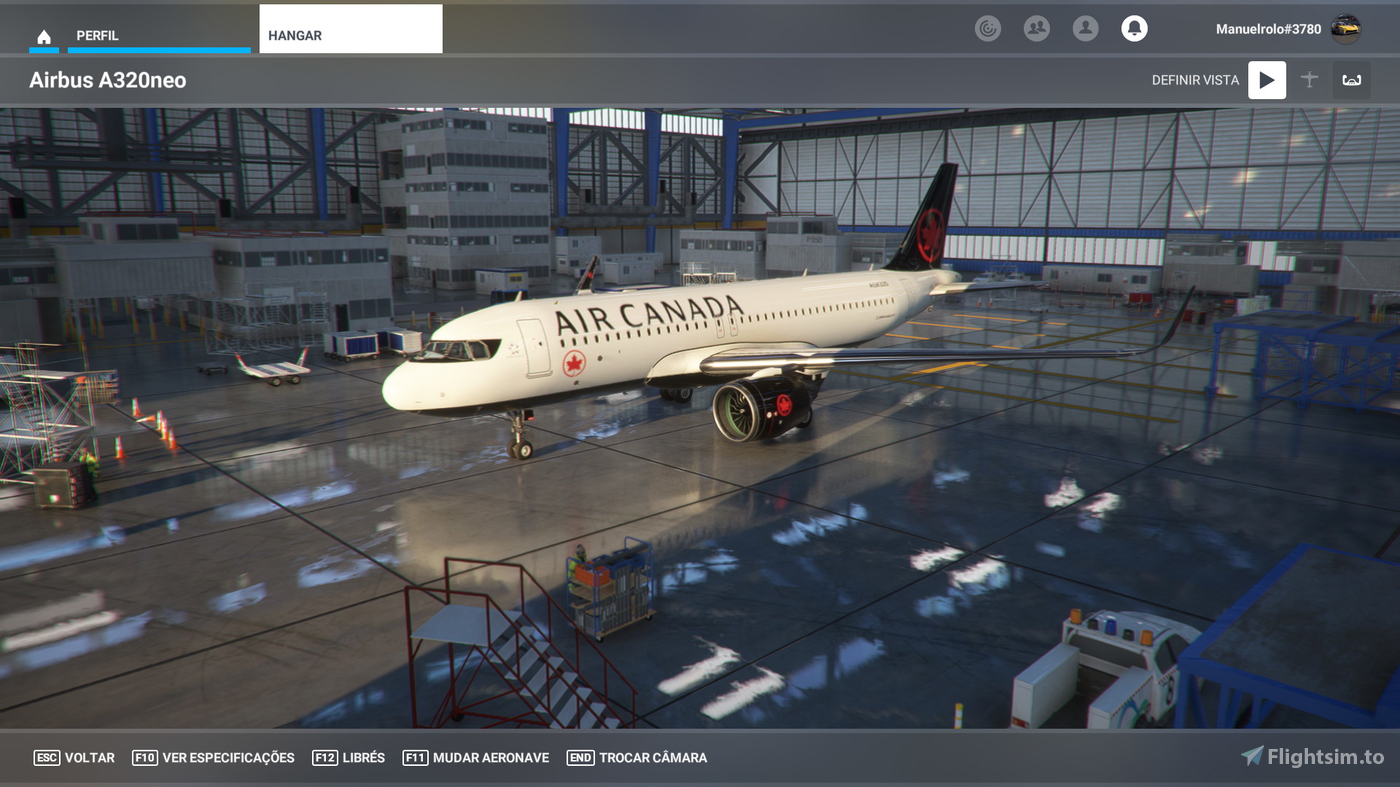Open the friends panel icon

pos(1037,28)
